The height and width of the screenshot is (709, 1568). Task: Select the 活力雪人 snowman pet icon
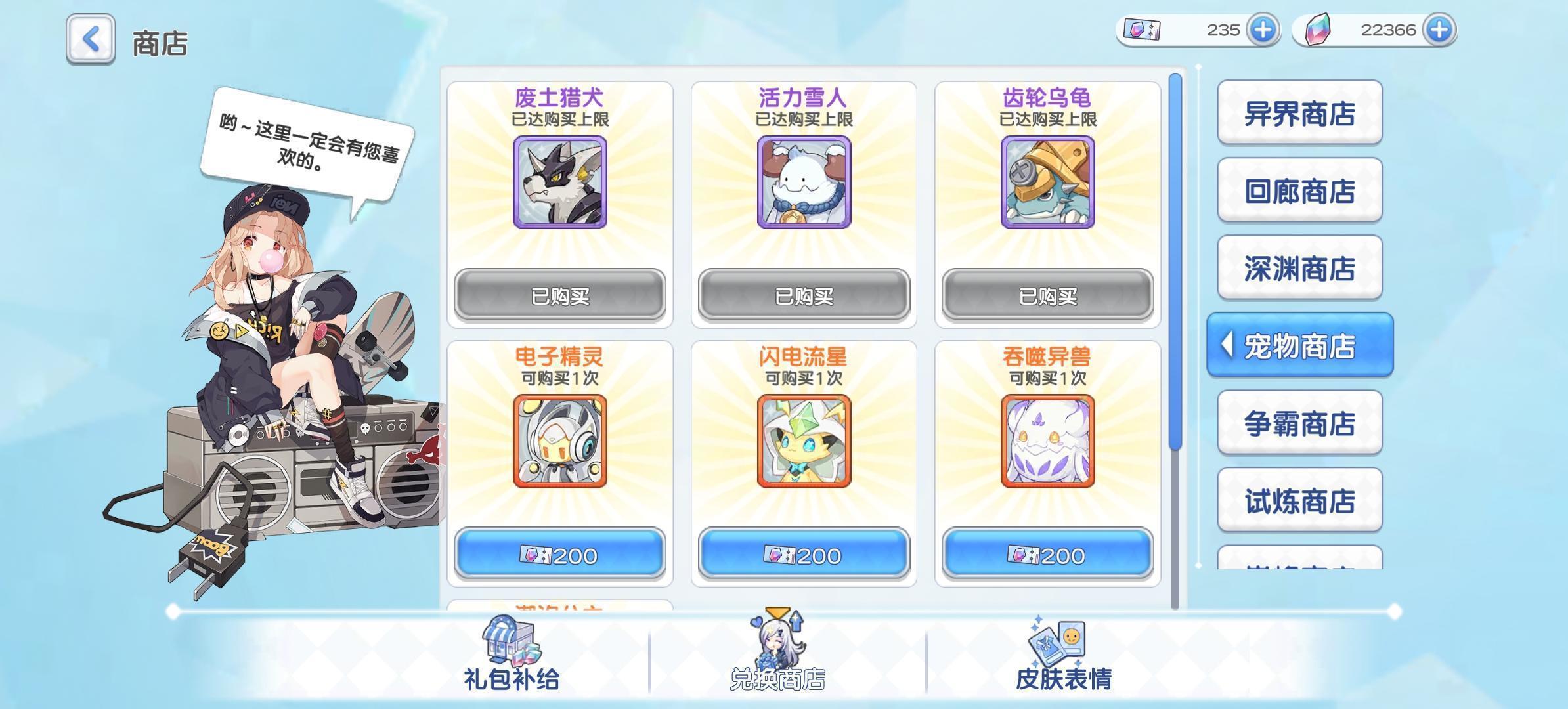(802, 184)
